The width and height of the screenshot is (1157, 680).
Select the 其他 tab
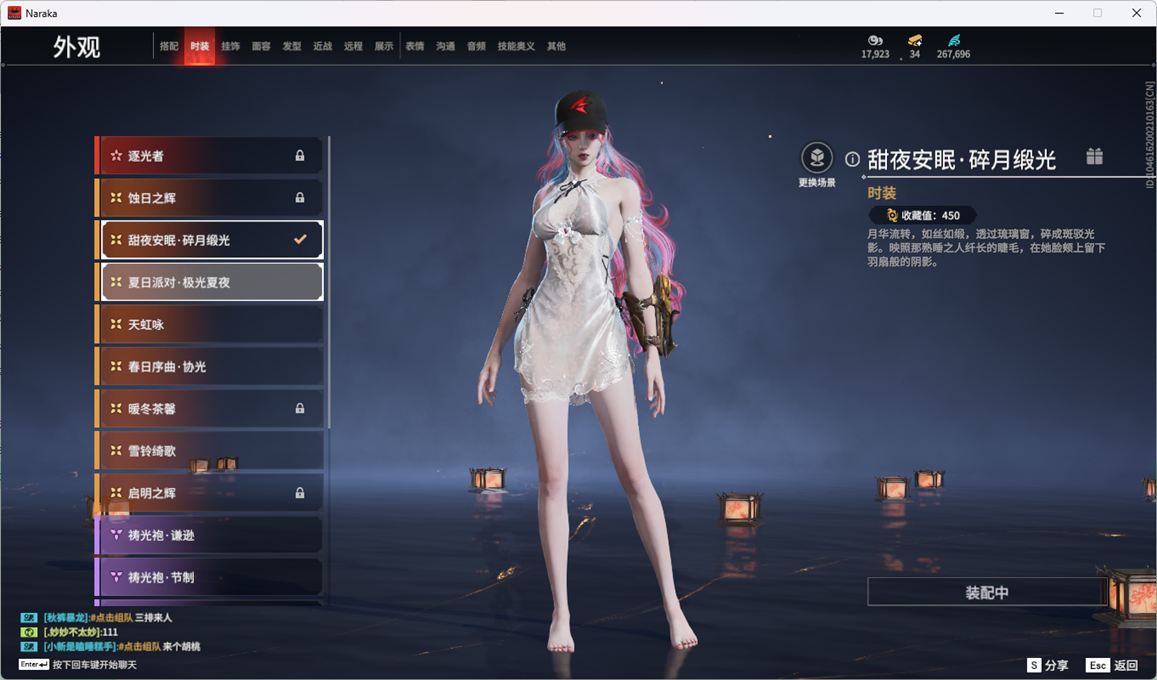556,46
